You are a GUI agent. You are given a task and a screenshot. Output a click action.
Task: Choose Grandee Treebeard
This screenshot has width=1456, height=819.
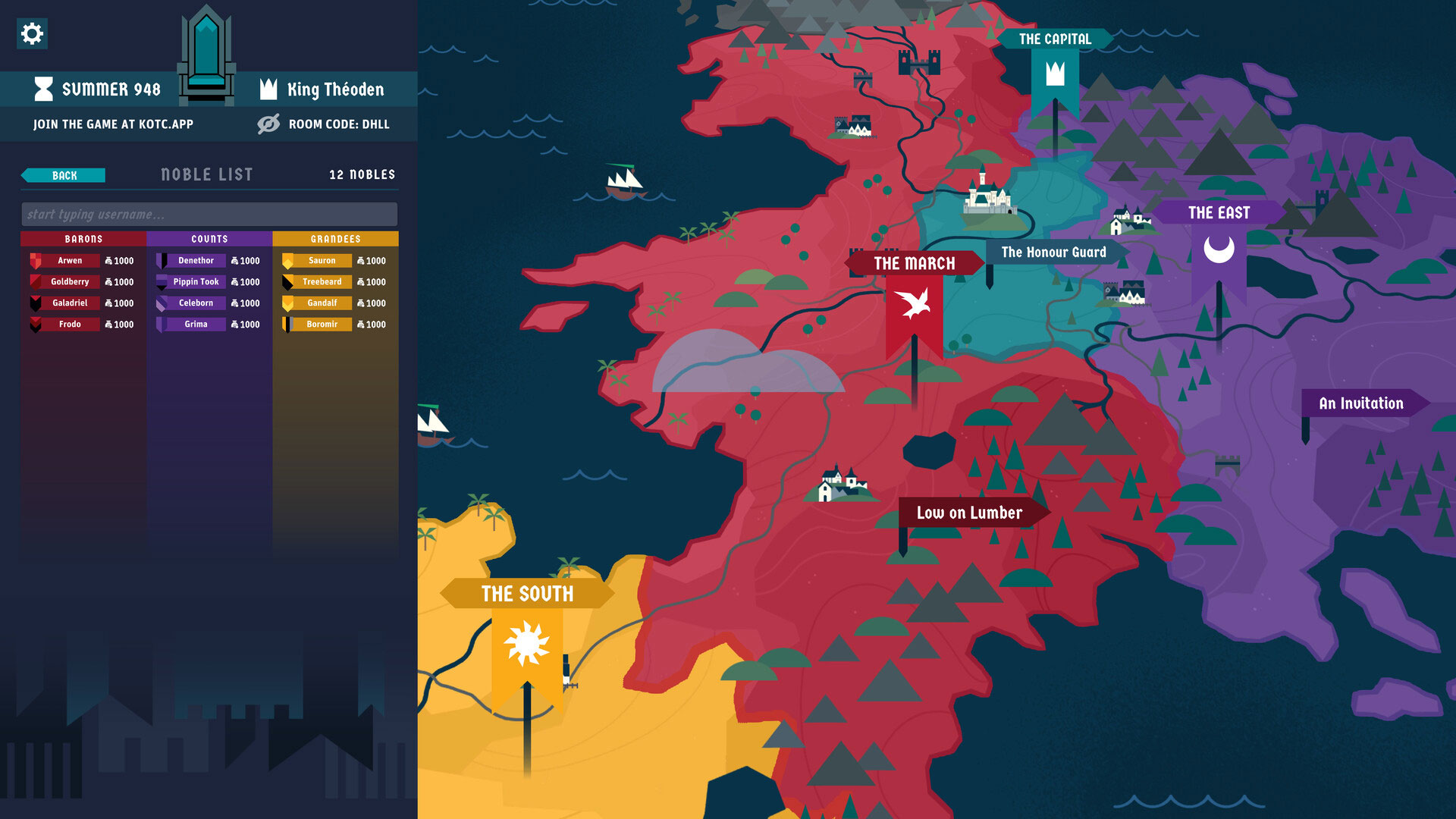pos(322,282)
